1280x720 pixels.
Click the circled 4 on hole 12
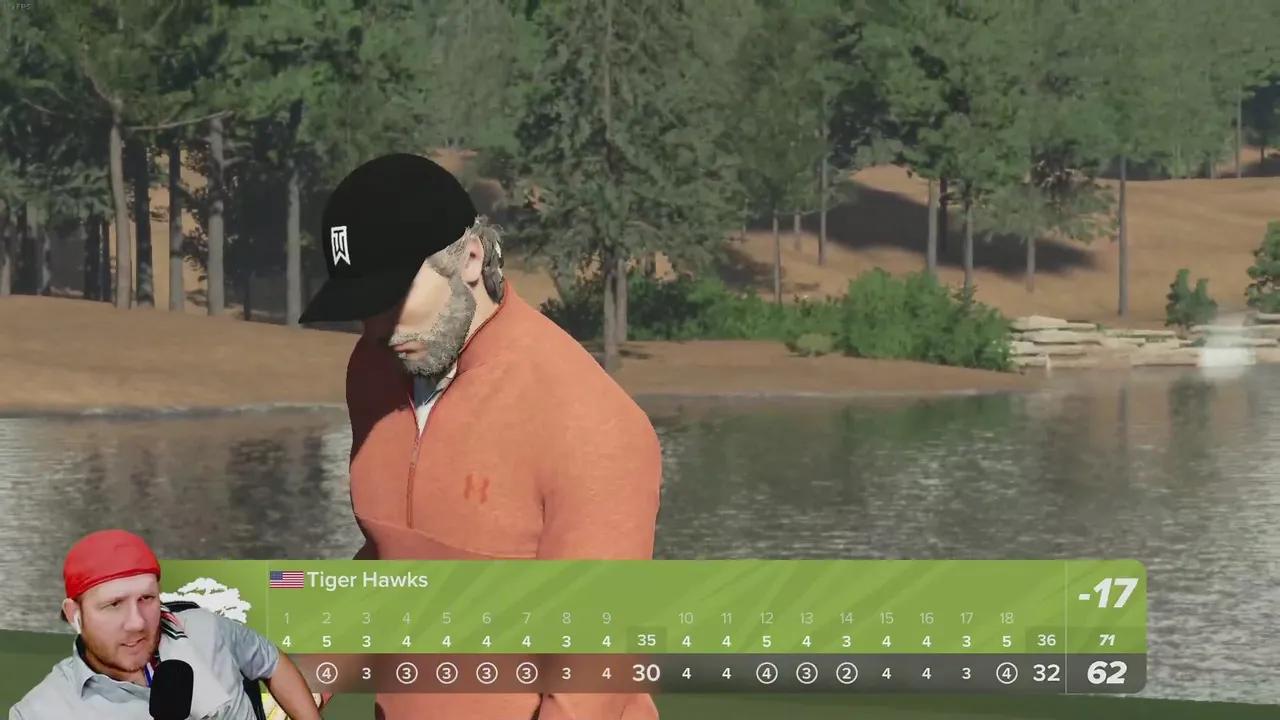[766, 673]
